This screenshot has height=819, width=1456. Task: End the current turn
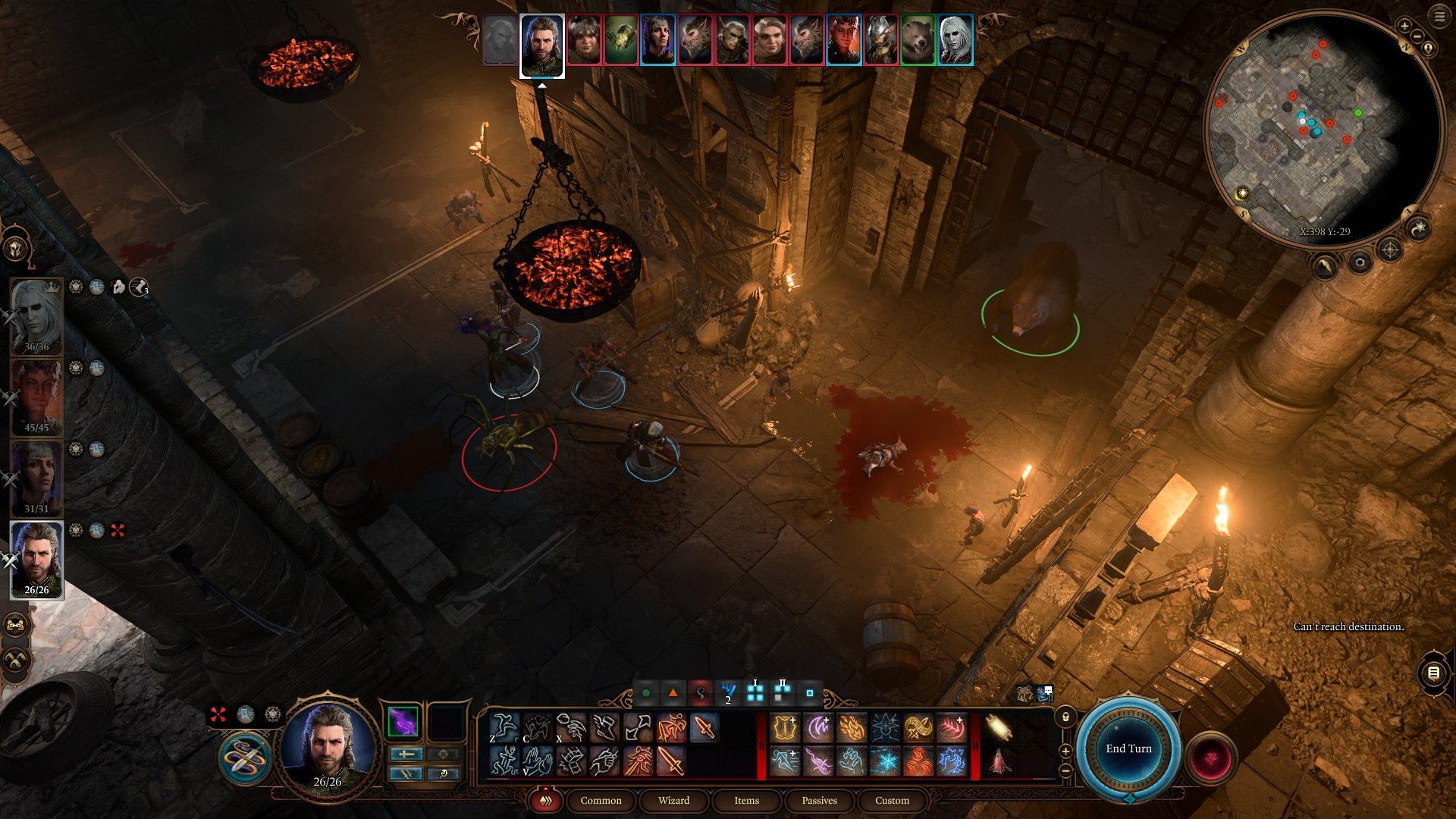(x=1128, y=748)
